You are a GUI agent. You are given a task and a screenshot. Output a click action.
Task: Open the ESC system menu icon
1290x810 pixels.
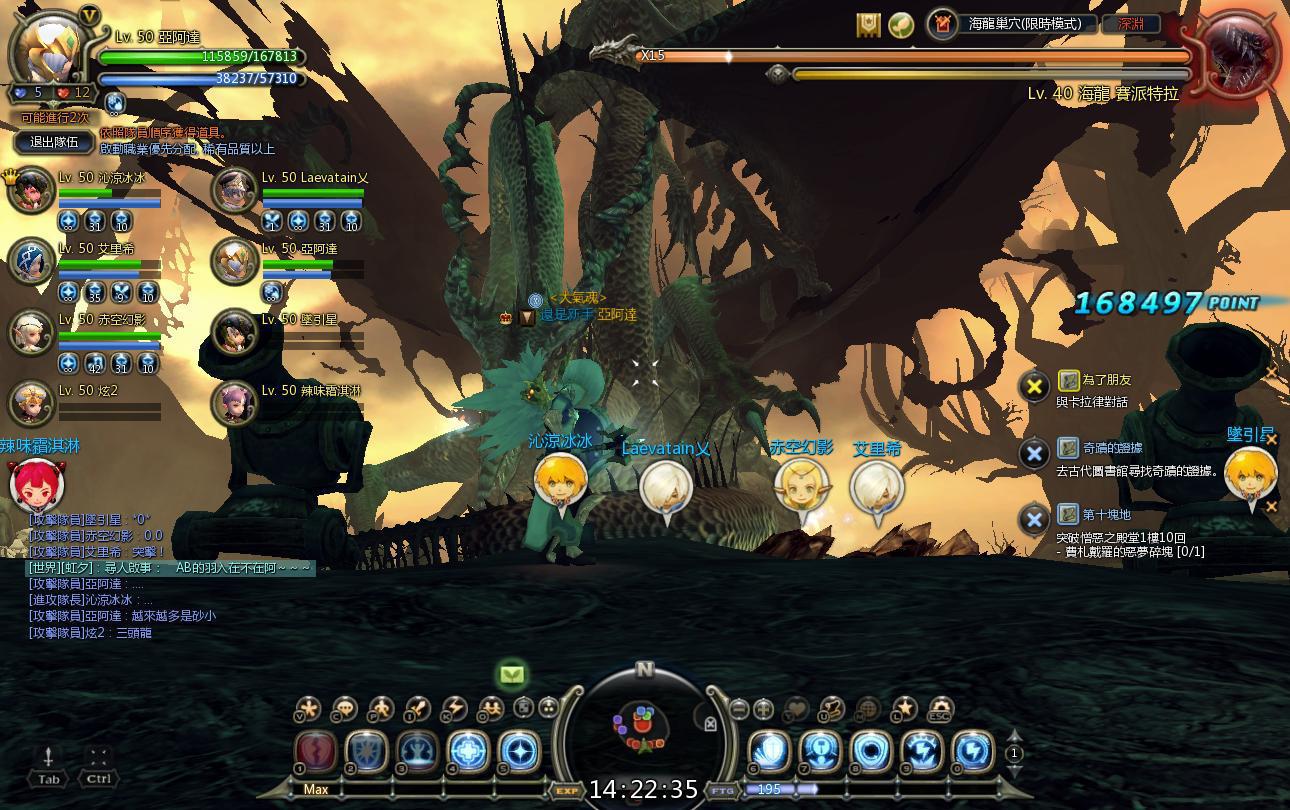pyautogui.click(x=940, y=709)
